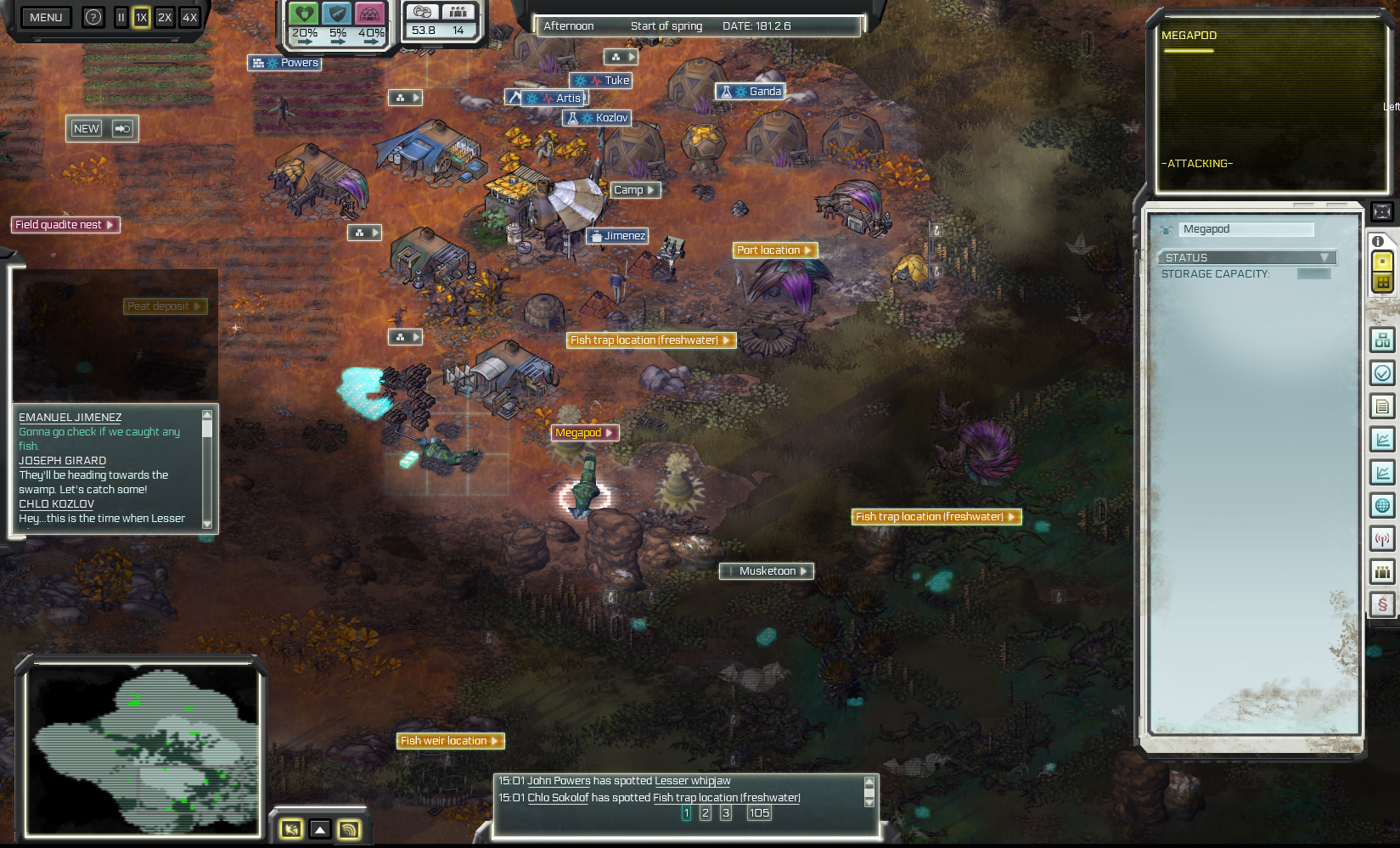The width and height of the screenshot is (1400, 848).
Task: Toggle the creature alert notifications button
Action: pos(292,829)
